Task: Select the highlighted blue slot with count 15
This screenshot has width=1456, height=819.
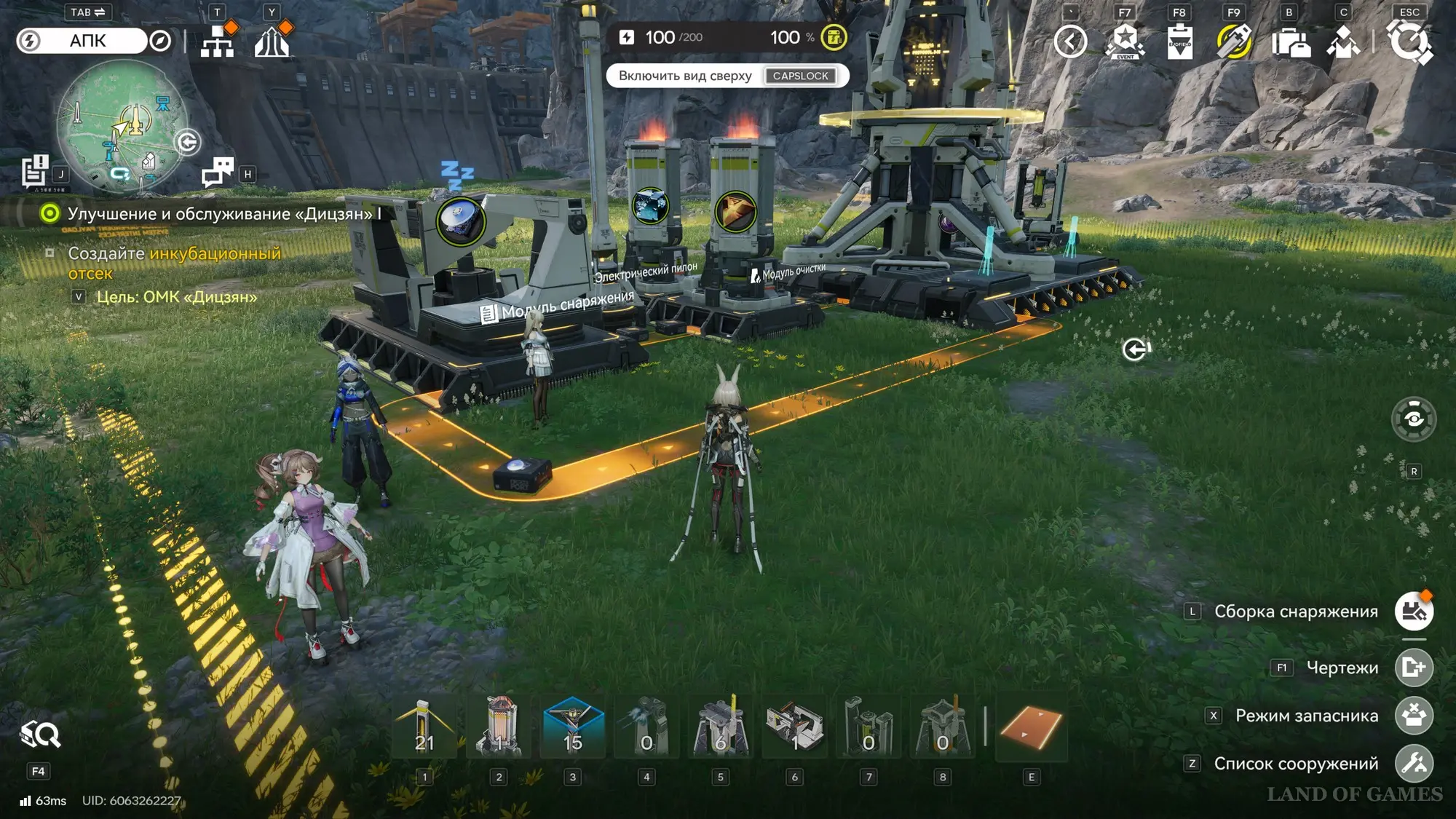Action: 573,727
